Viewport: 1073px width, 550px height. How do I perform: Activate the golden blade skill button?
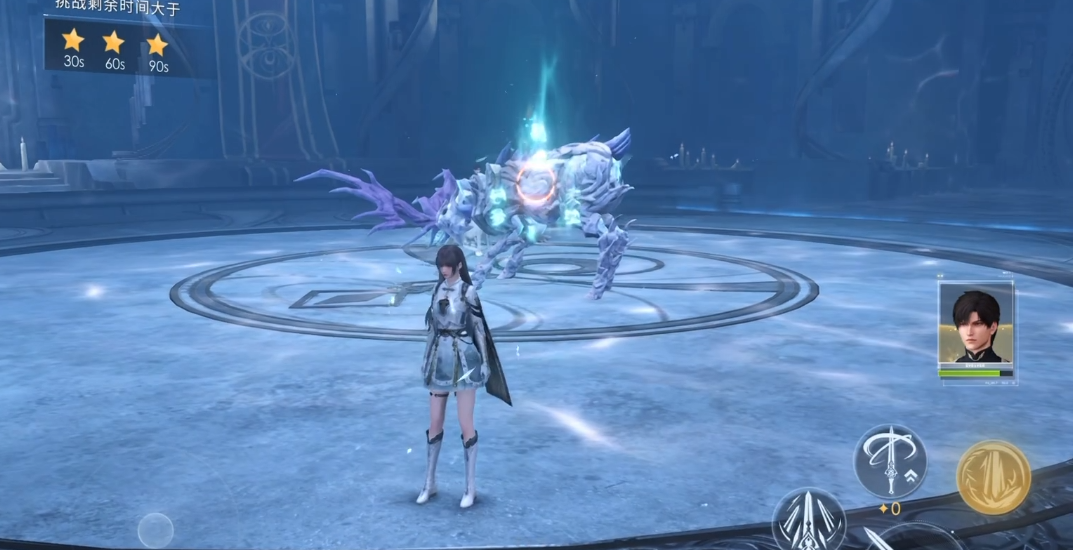(993, 477)
